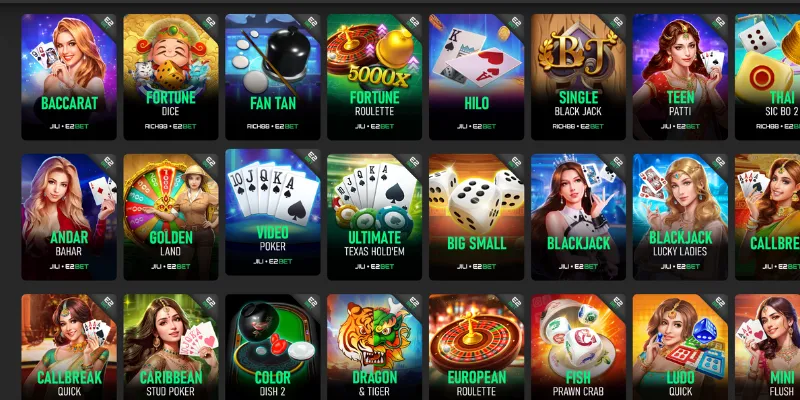Launch the Fortune Dice game

coord(170,75)
